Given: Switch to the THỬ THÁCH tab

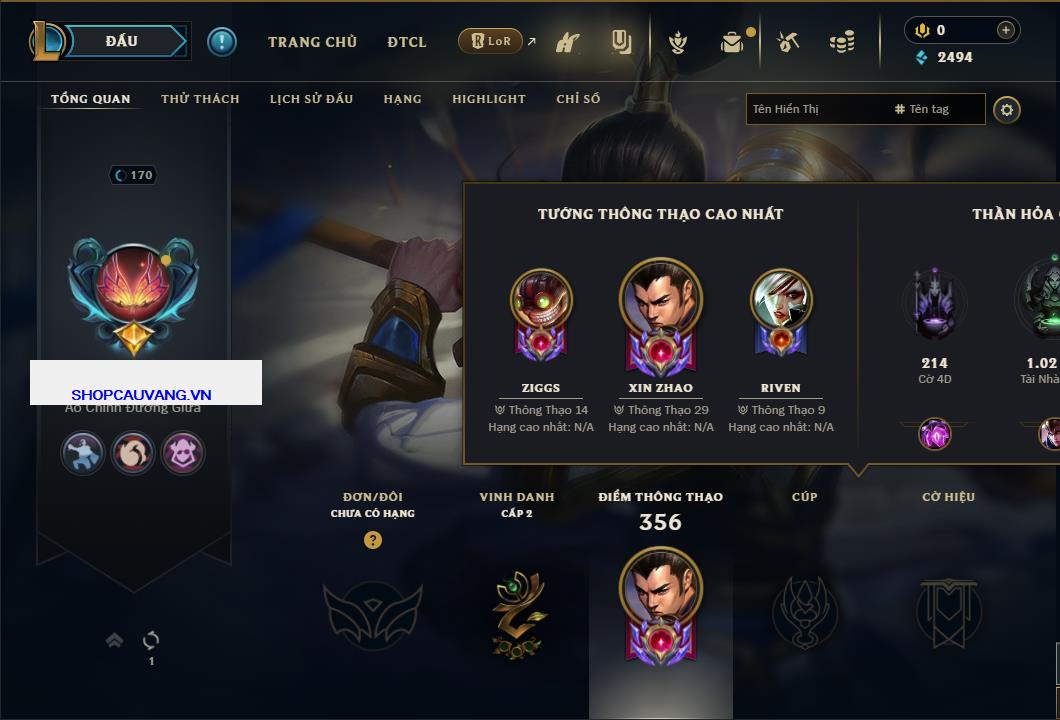Looking at the screenshot, I should tap(200, 99).
